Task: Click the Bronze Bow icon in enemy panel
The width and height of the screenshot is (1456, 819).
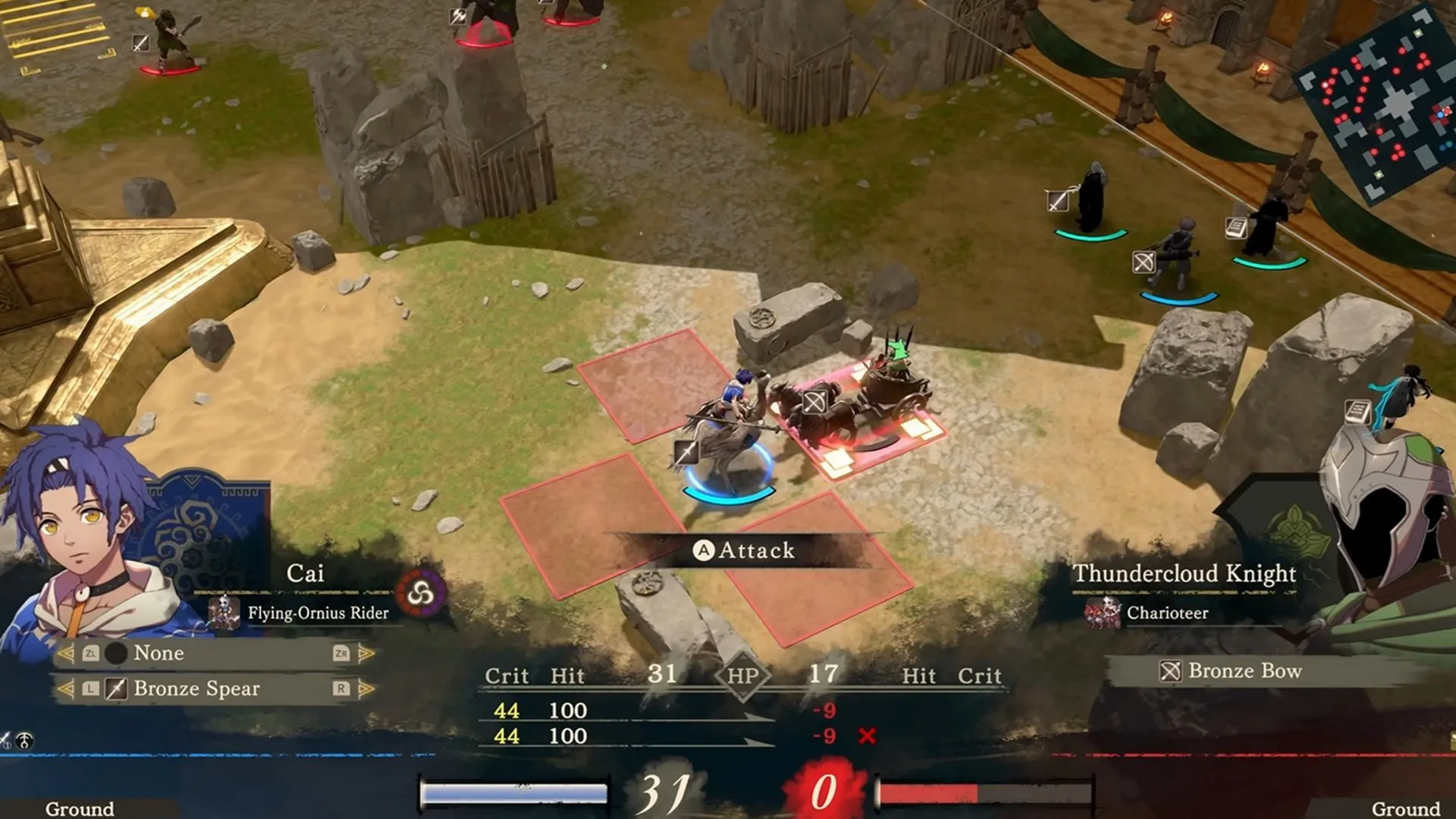Action: click(x=1172, y=672)
